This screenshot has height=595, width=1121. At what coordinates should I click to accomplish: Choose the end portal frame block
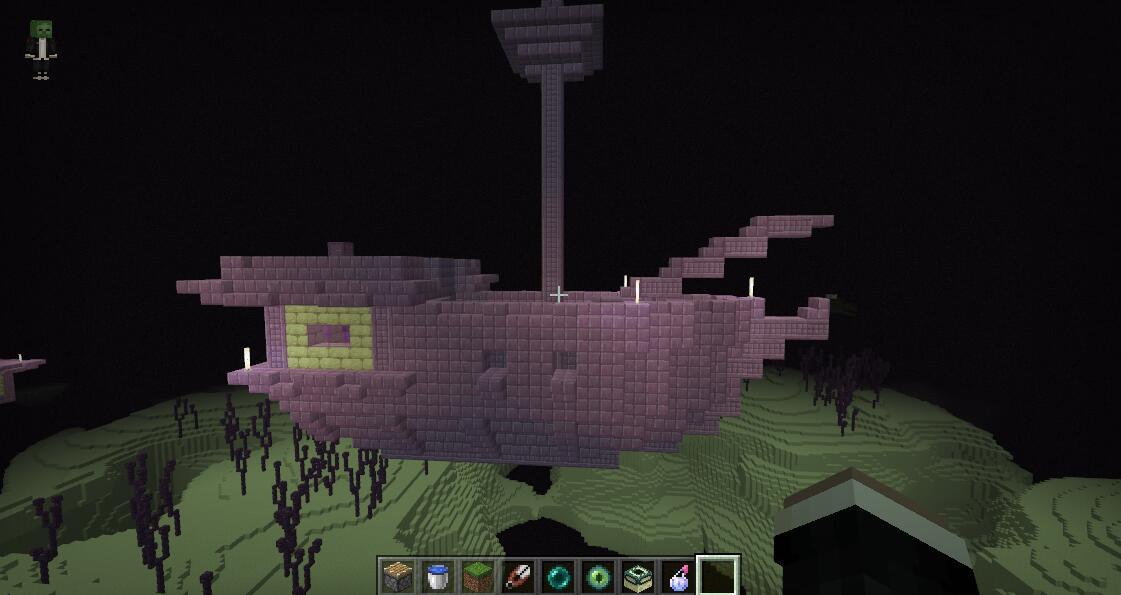pos(638,577)
